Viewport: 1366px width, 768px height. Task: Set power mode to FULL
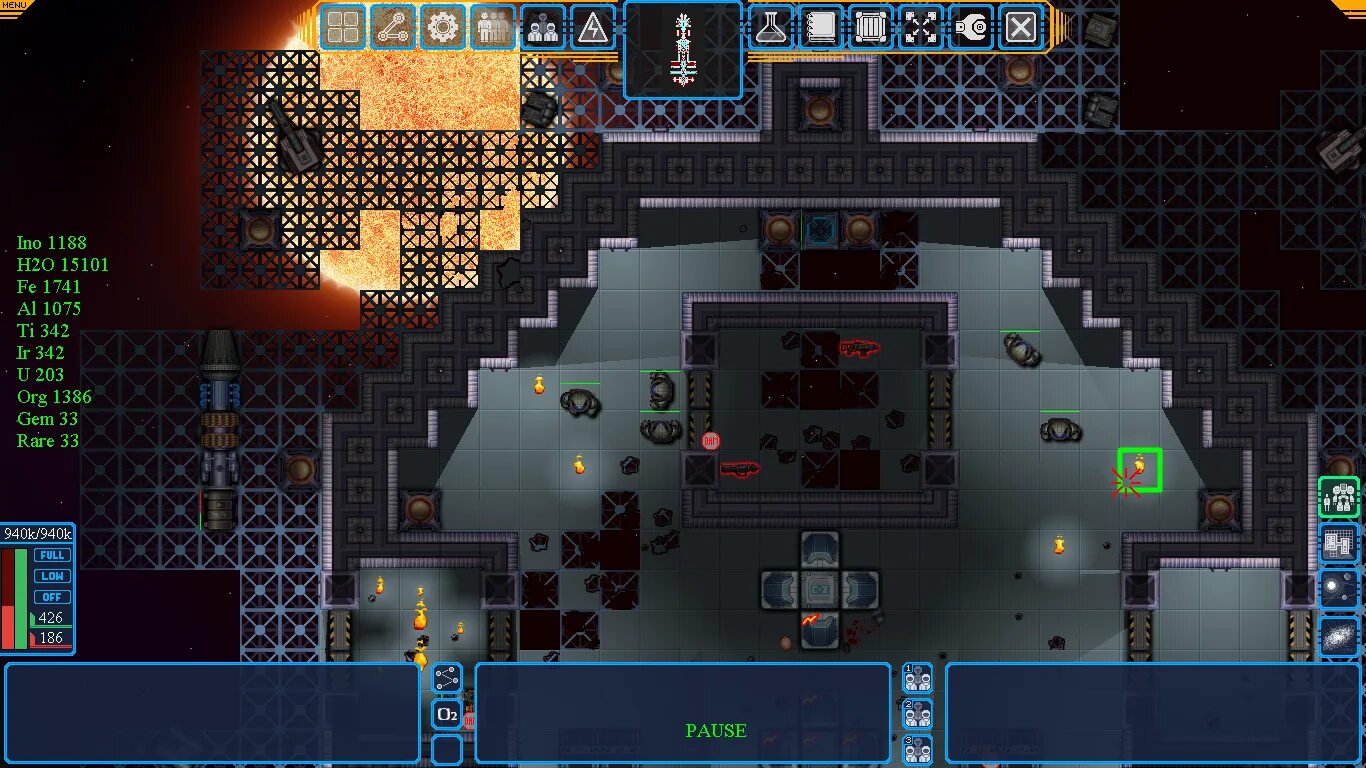pos(52,555)
